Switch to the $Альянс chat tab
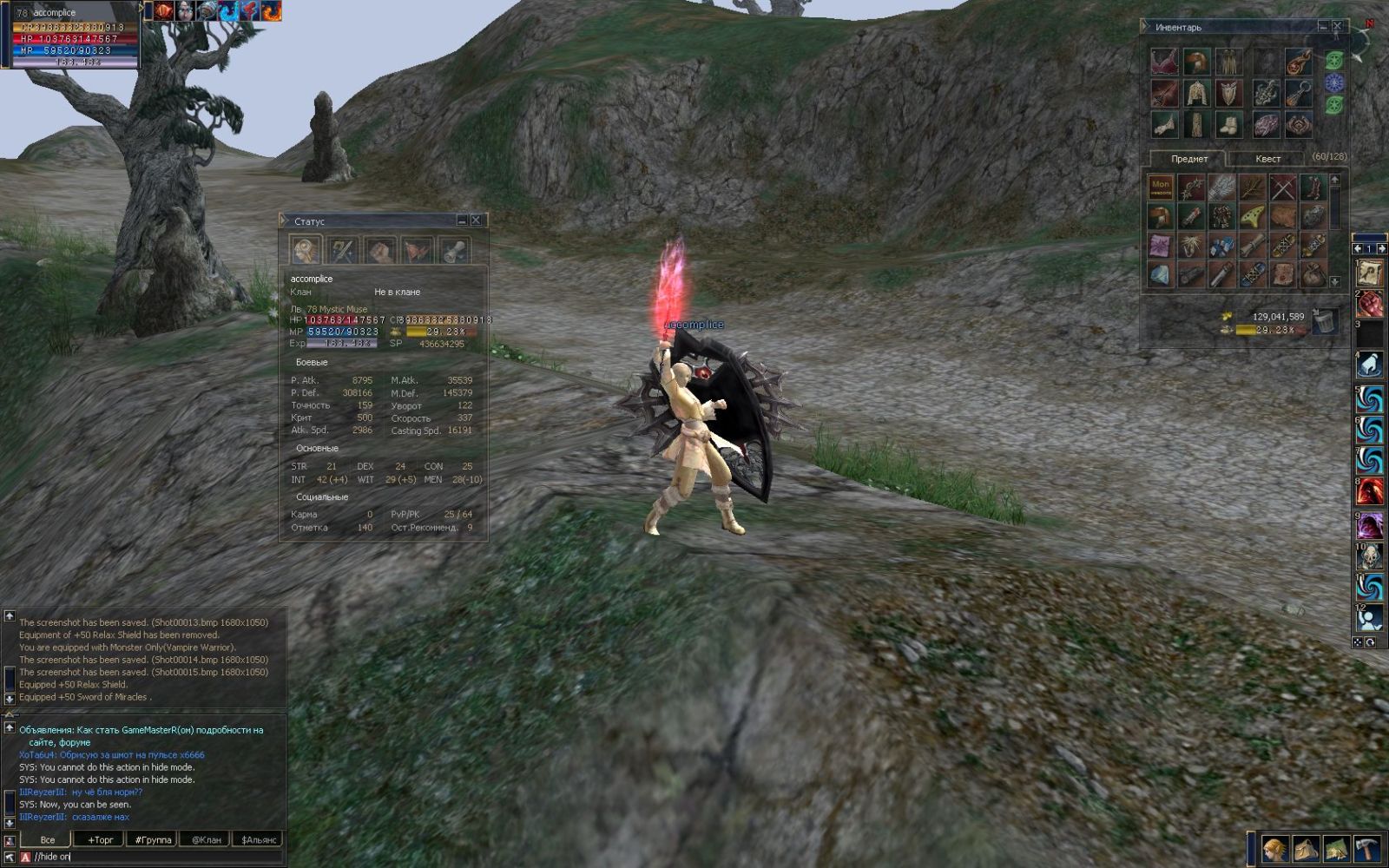The image size is (1389, 868). (x=259, y=839)
